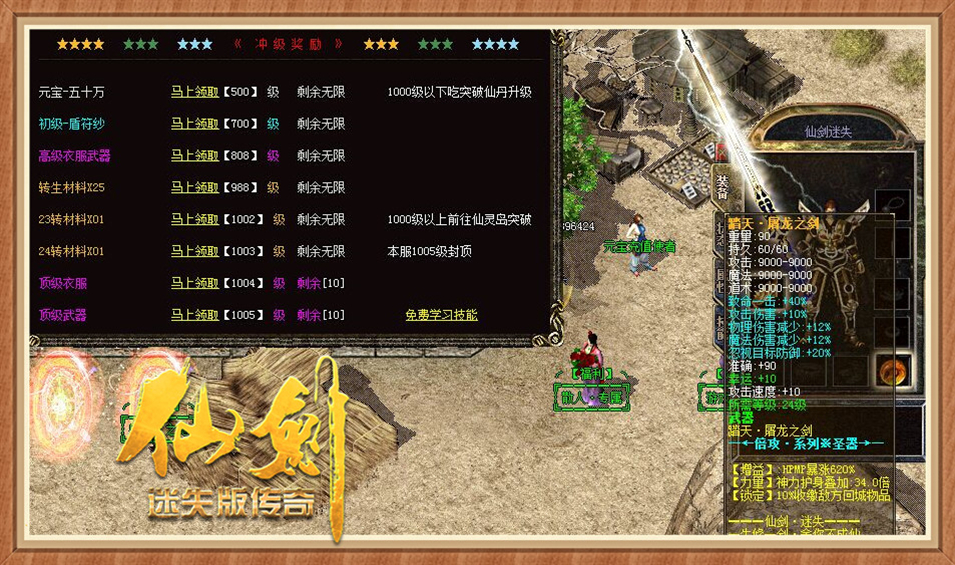Claim the level 1002 23转材料 reward

[194, 219]
